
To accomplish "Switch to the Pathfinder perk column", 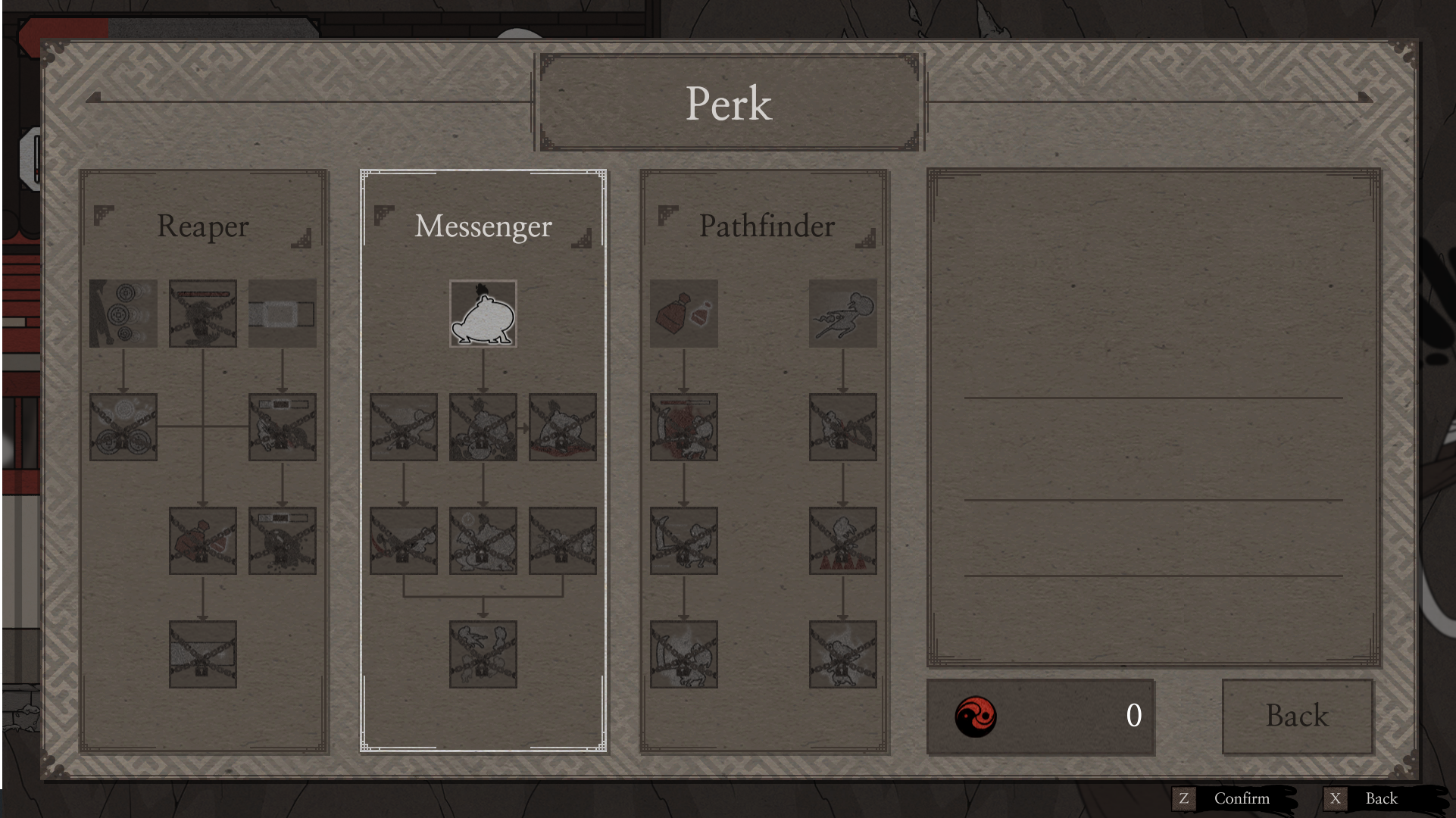I will 767,226.
